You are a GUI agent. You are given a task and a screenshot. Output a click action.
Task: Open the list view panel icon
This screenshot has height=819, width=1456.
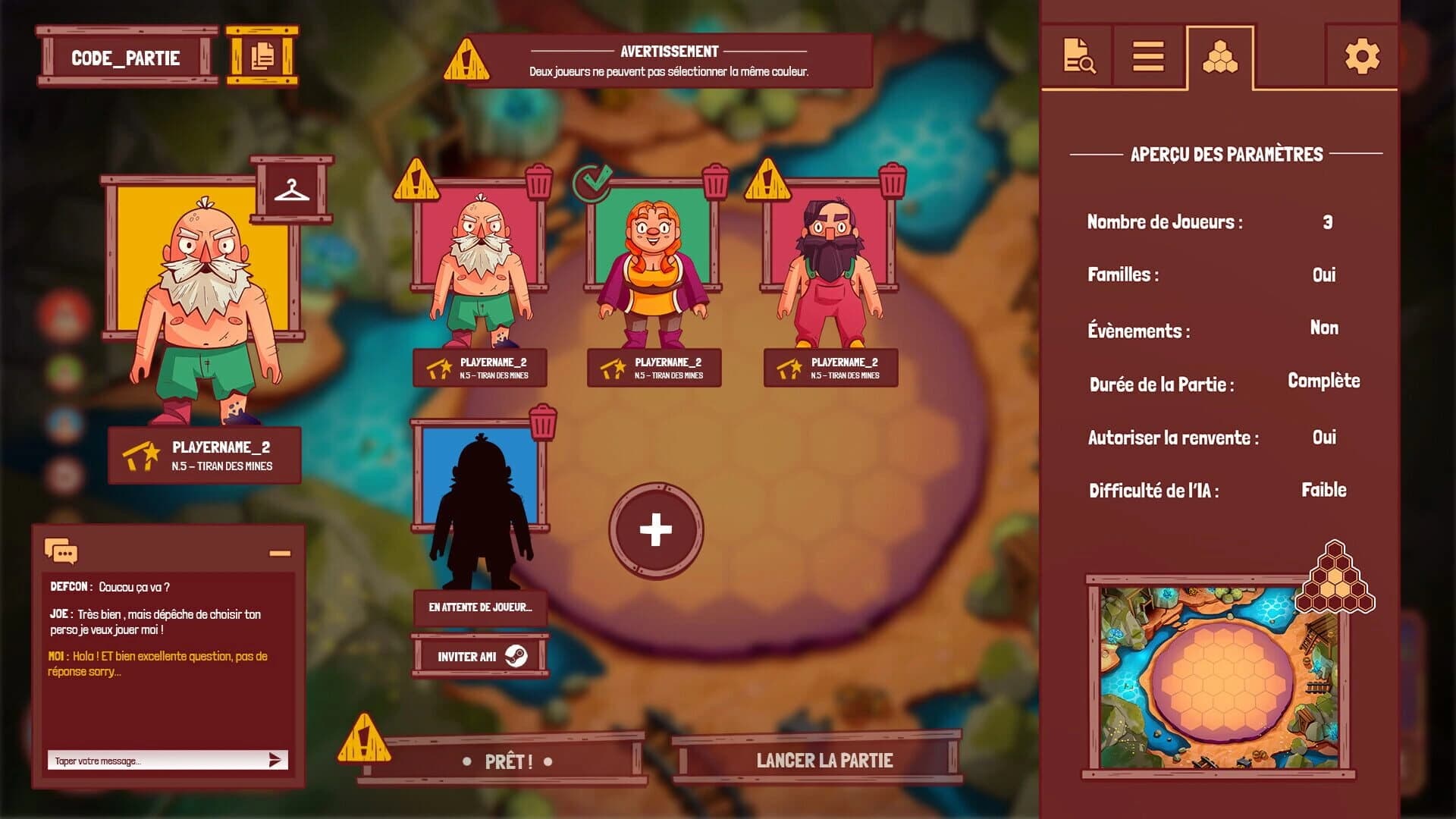coord(1147,57)
